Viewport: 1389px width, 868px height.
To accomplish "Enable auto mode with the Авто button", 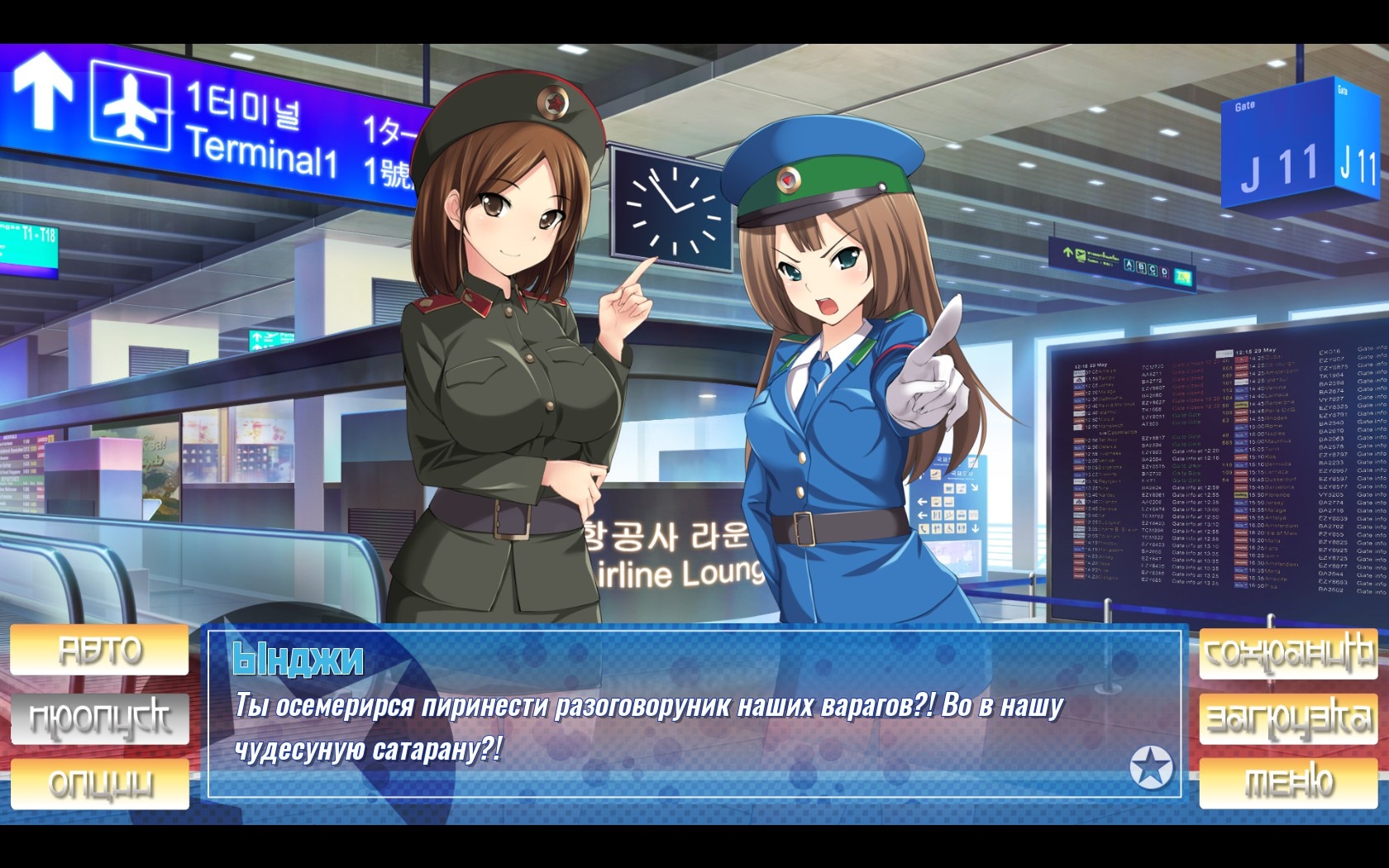I will pos(99,650).
